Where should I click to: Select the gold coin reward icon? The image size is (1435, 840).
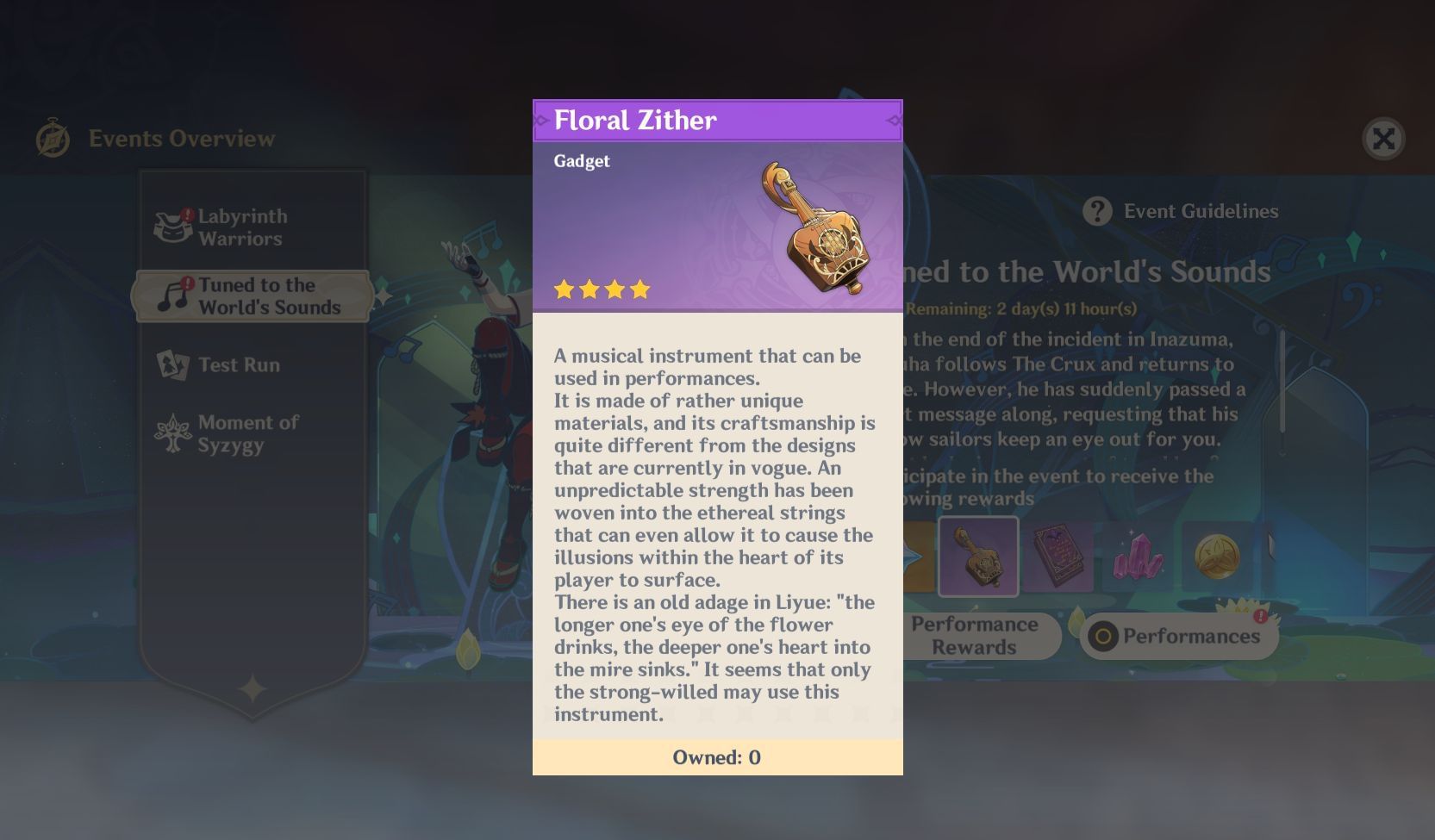(1216, 557)
